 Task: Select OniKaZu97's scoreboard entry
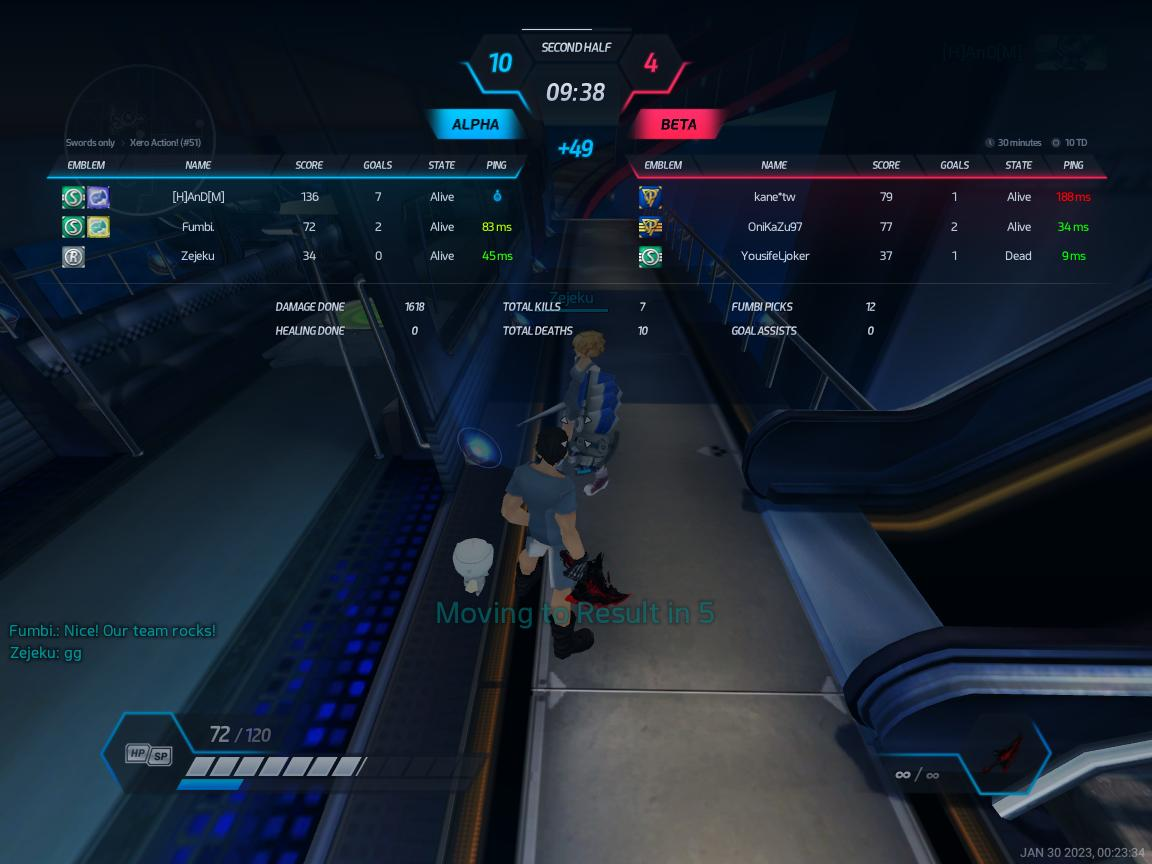coord(774,227)
